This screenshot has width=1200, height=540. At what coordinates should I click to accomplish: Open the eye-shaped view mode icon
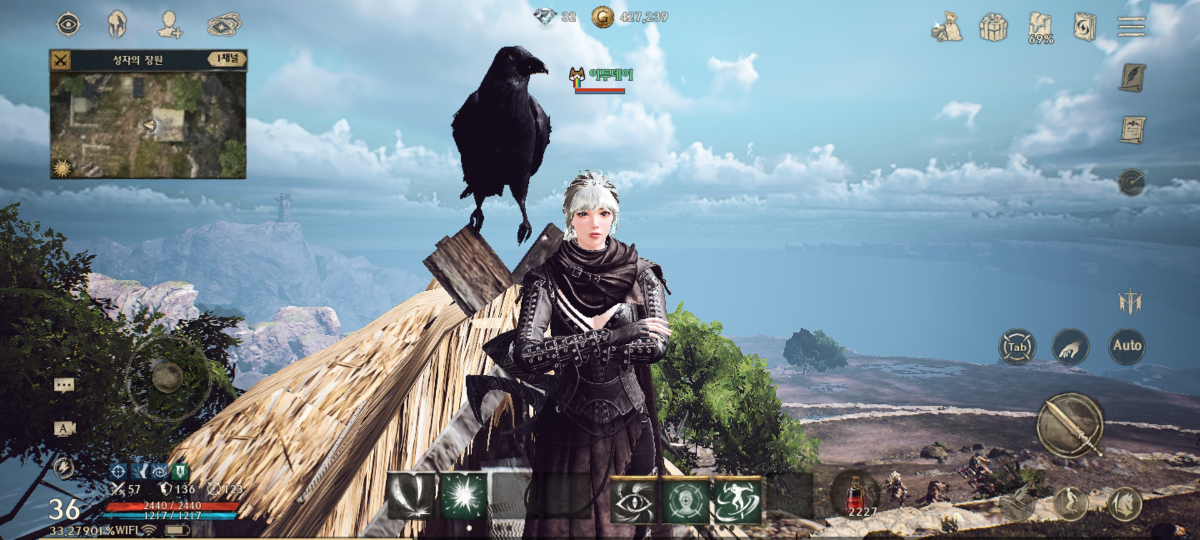(x=68, y=24)
